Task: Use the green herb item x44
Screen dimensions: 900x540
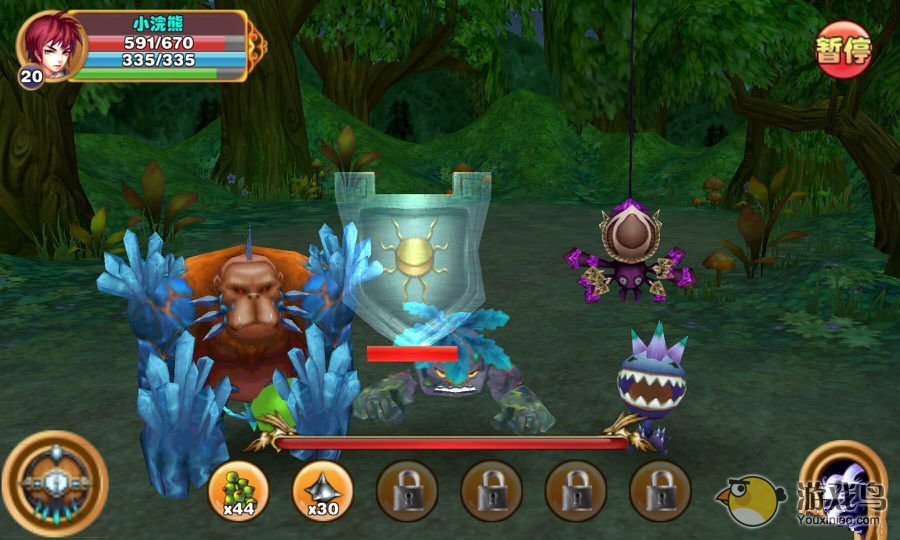Action: (237, 491)
